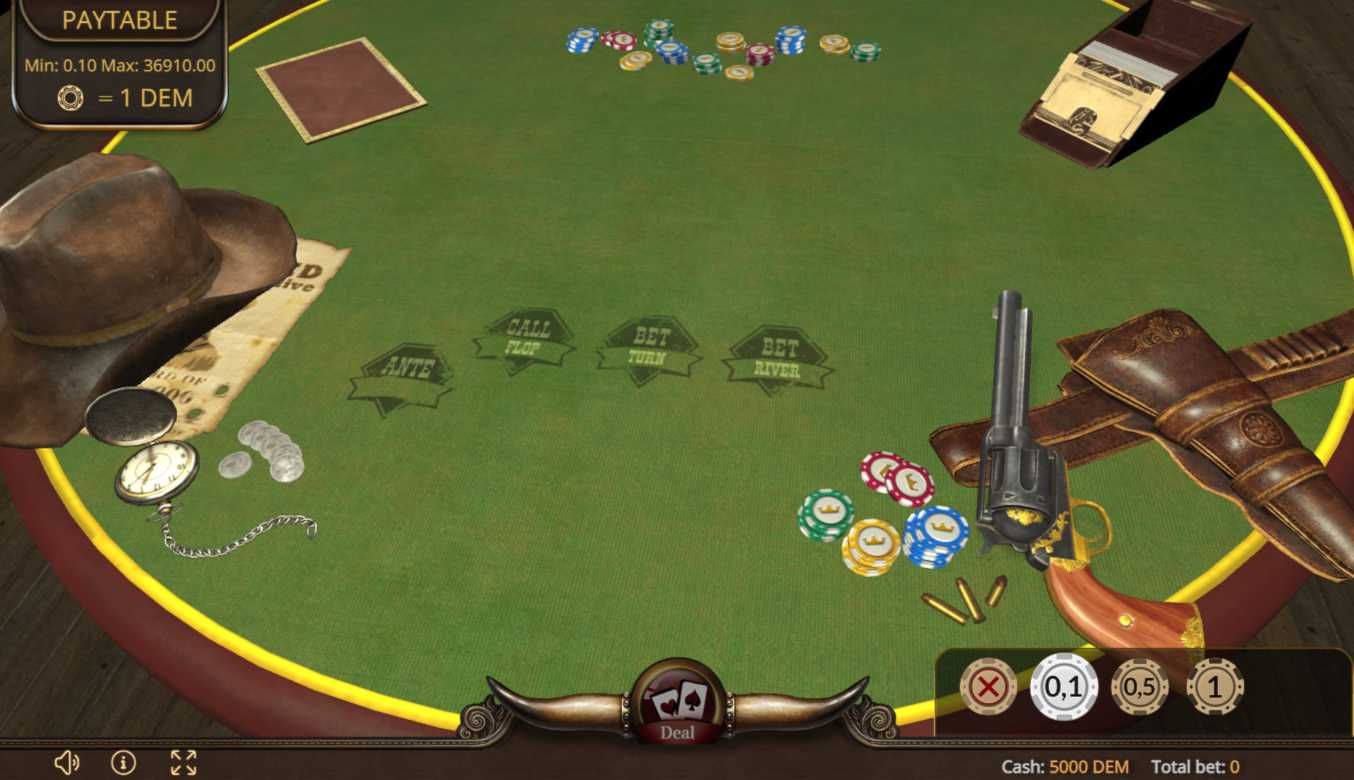Clear bets with the red X chip
Viewport: 1354px width, 780px height.
(988, 687)
